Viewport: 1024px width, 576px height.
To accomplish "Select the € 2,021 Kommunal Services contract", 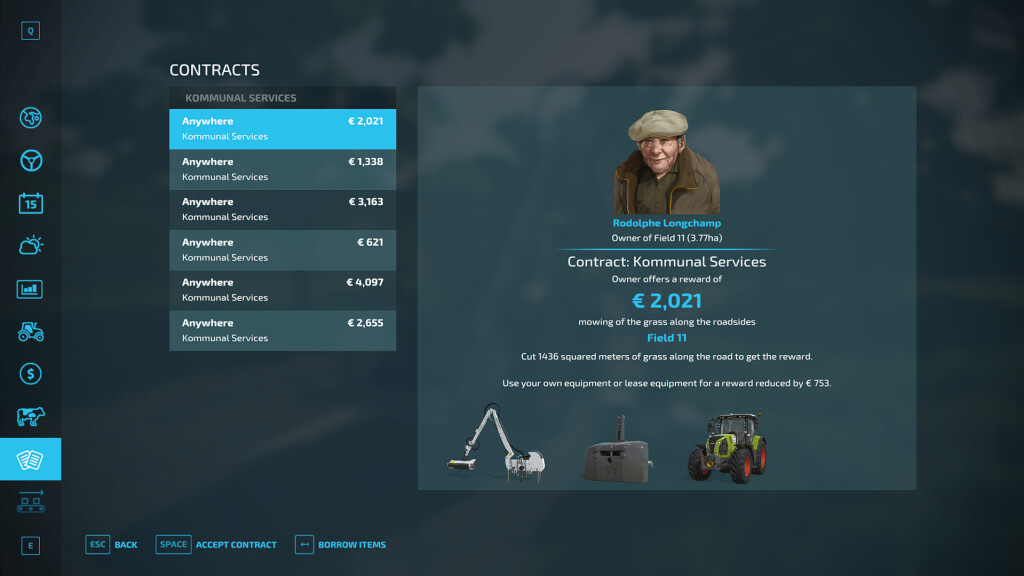I will pos(282,129).
